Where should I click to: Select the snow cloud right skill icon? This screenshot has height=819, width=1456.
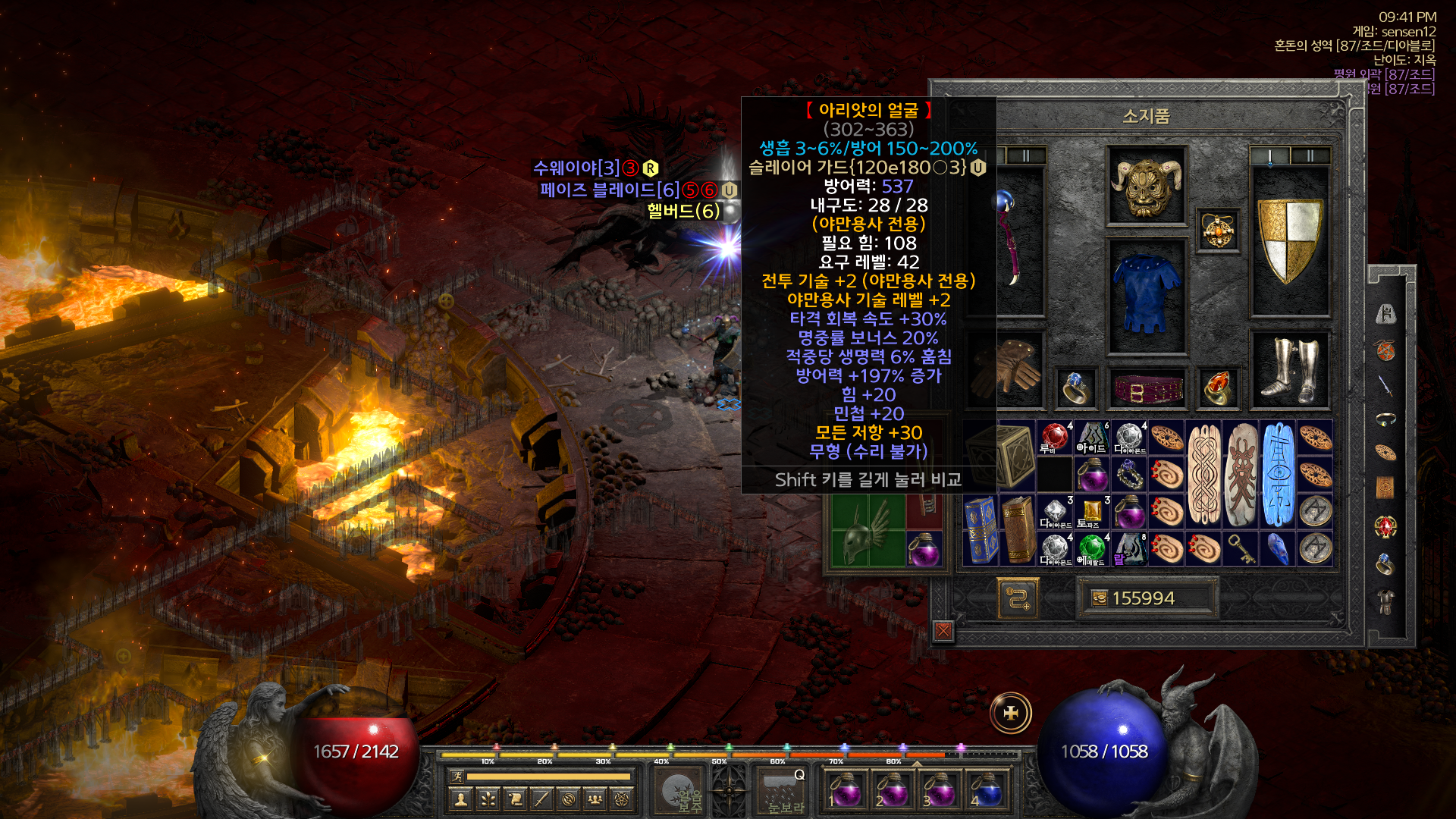tap(781, 790)
